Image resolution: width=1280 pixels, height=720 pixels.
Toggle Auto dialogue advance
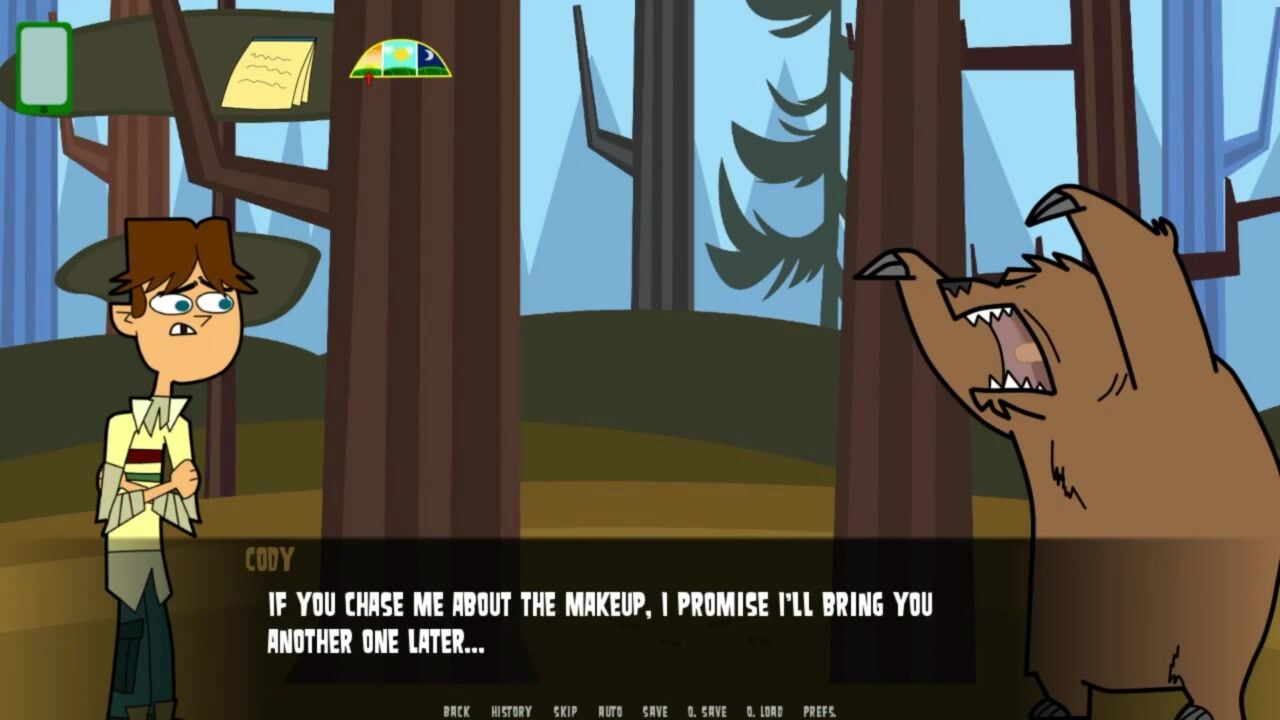(x=610, y=711)
